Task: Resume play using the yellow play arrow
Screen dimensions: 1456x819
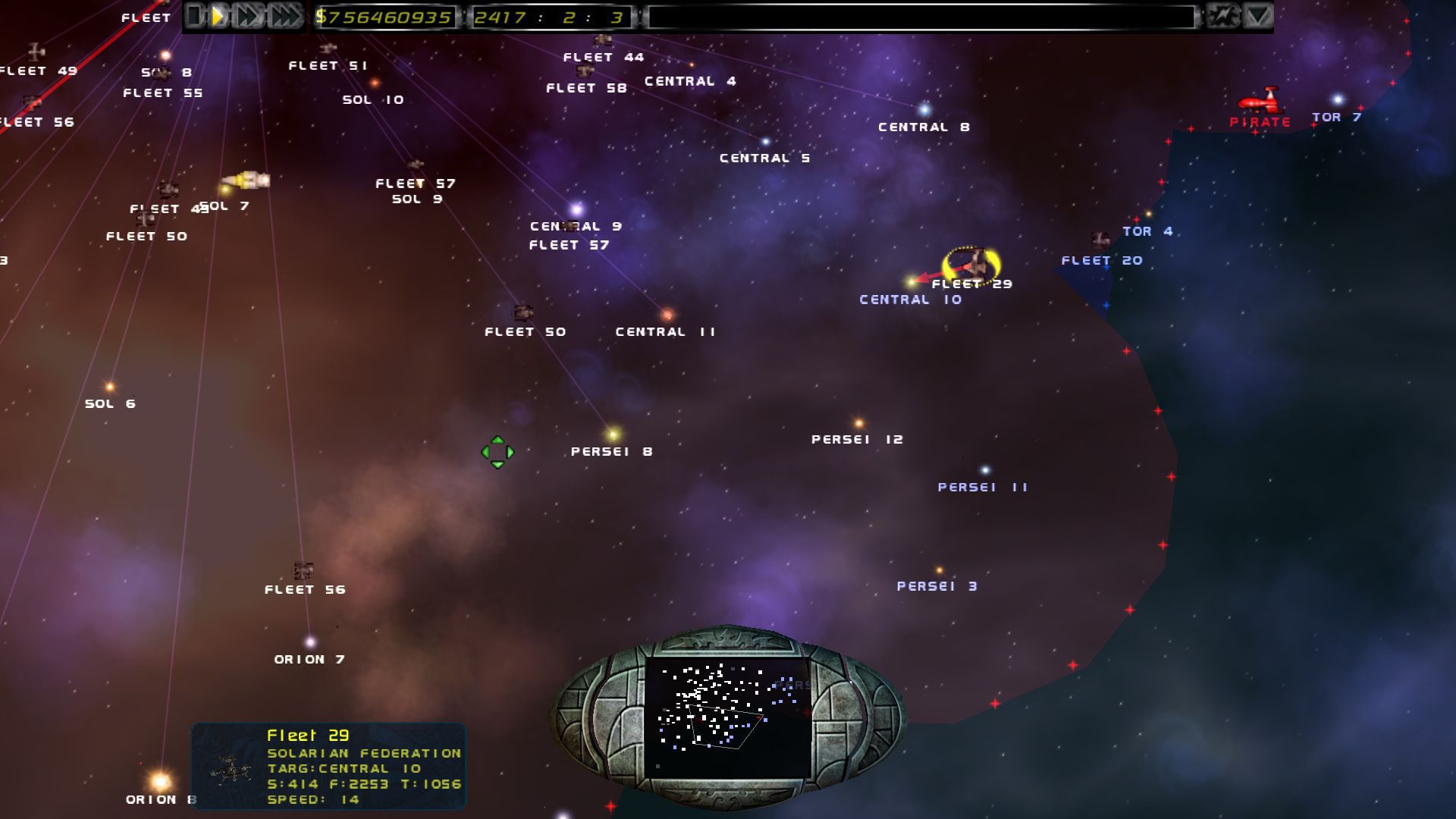Action: click(x=215, y=14)
